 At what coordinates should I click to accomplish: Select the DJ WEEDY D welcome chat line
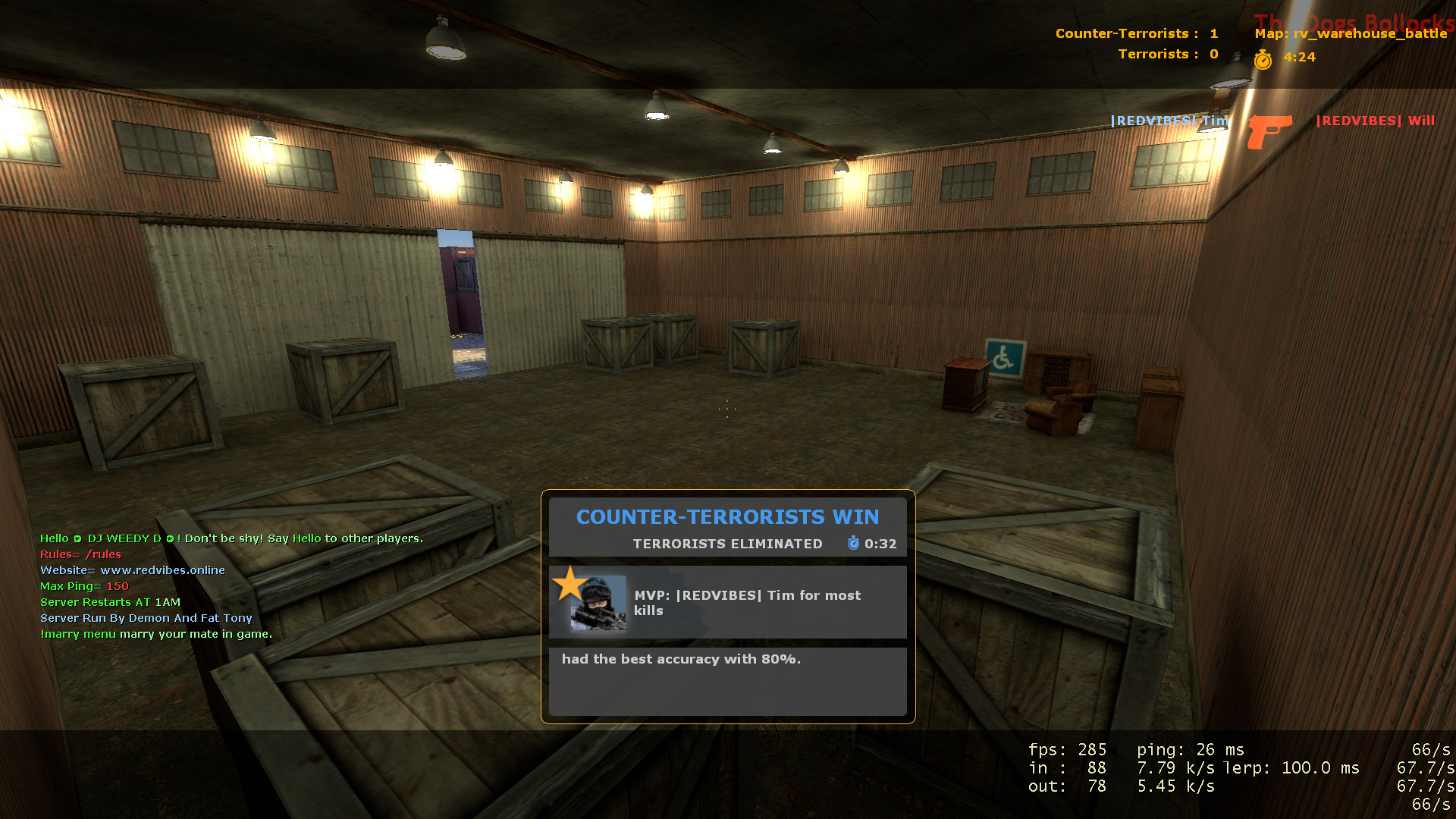coord(231,538)
